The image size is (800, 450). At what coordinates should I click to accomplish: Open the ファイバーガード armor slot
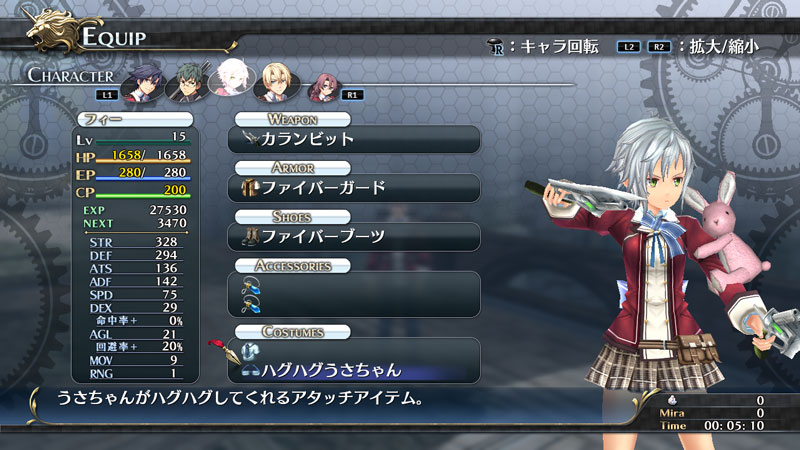click(x=355, y=187)
